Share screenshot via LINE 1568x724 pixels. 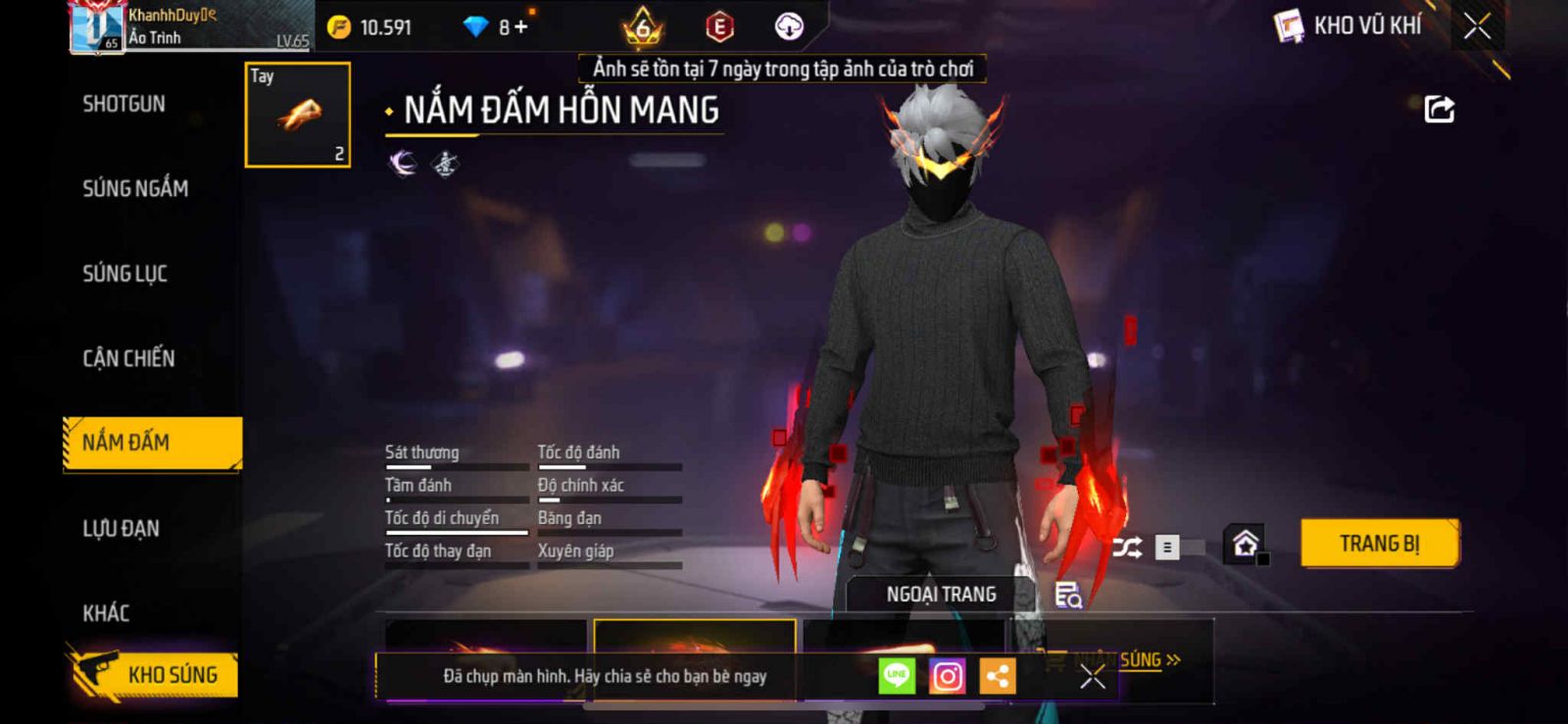(x=897, y=676)
